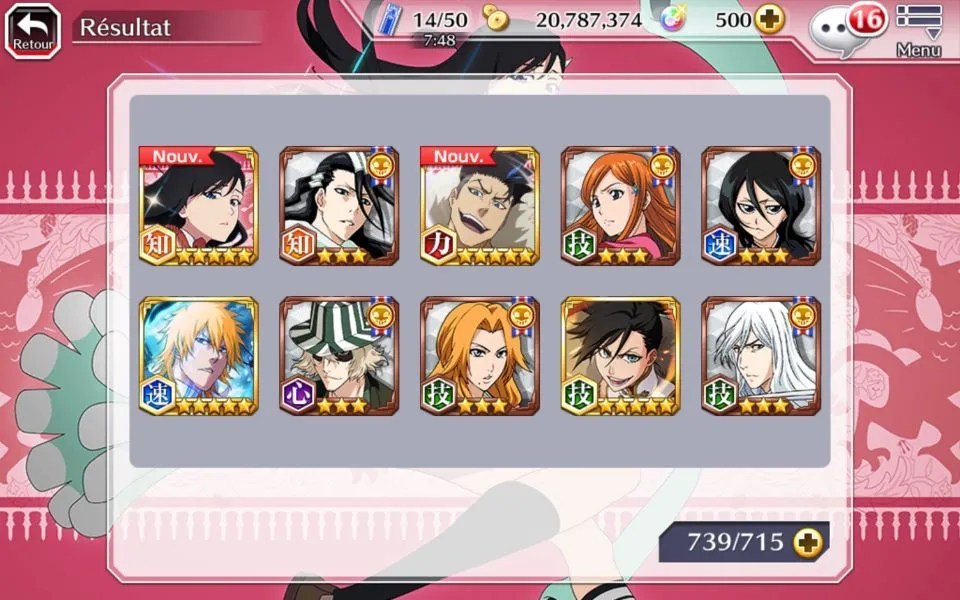Go back with the Retour button

(x=33, y=30)
